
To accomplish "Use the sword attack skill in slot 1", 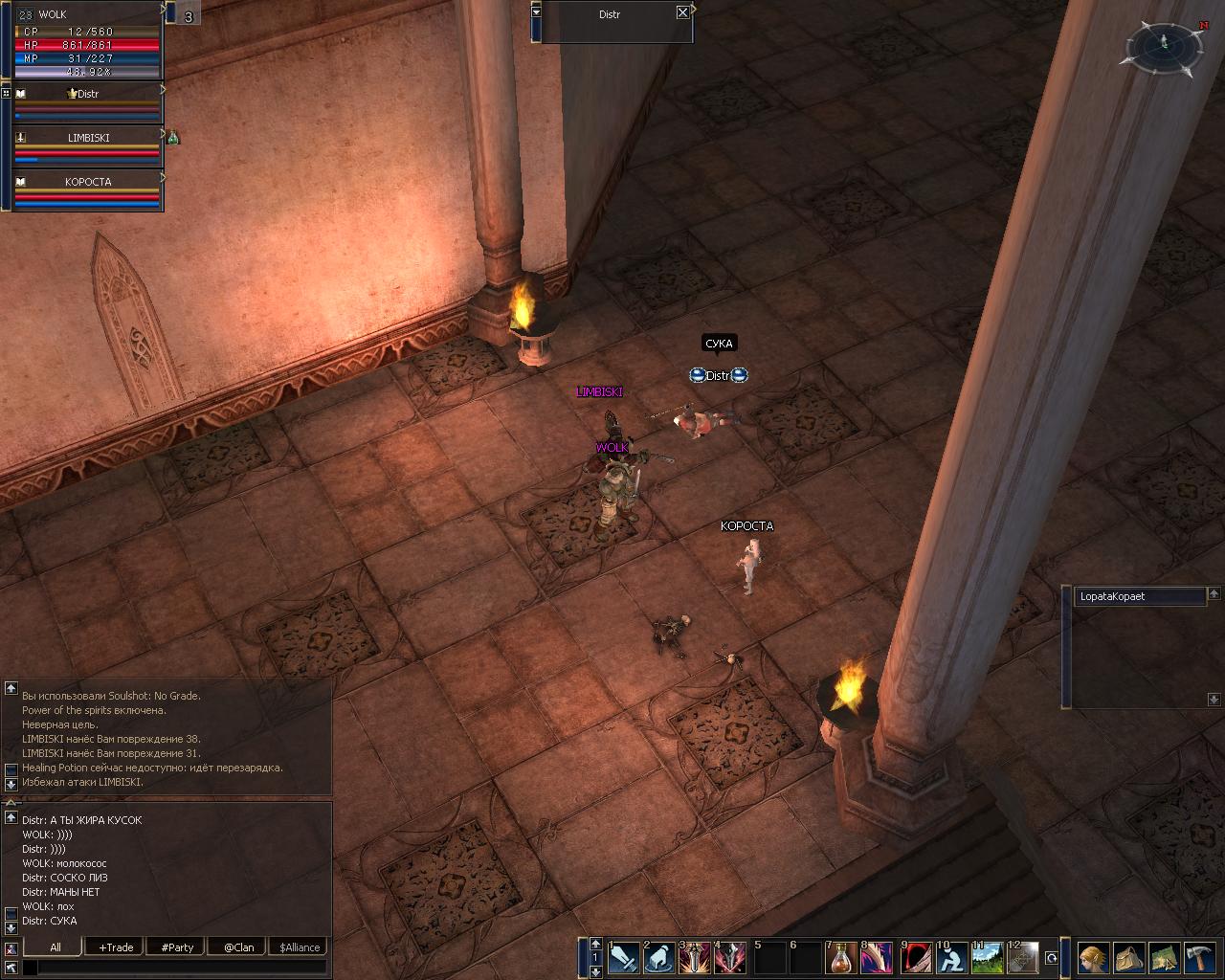I will (x=624, y=957).
